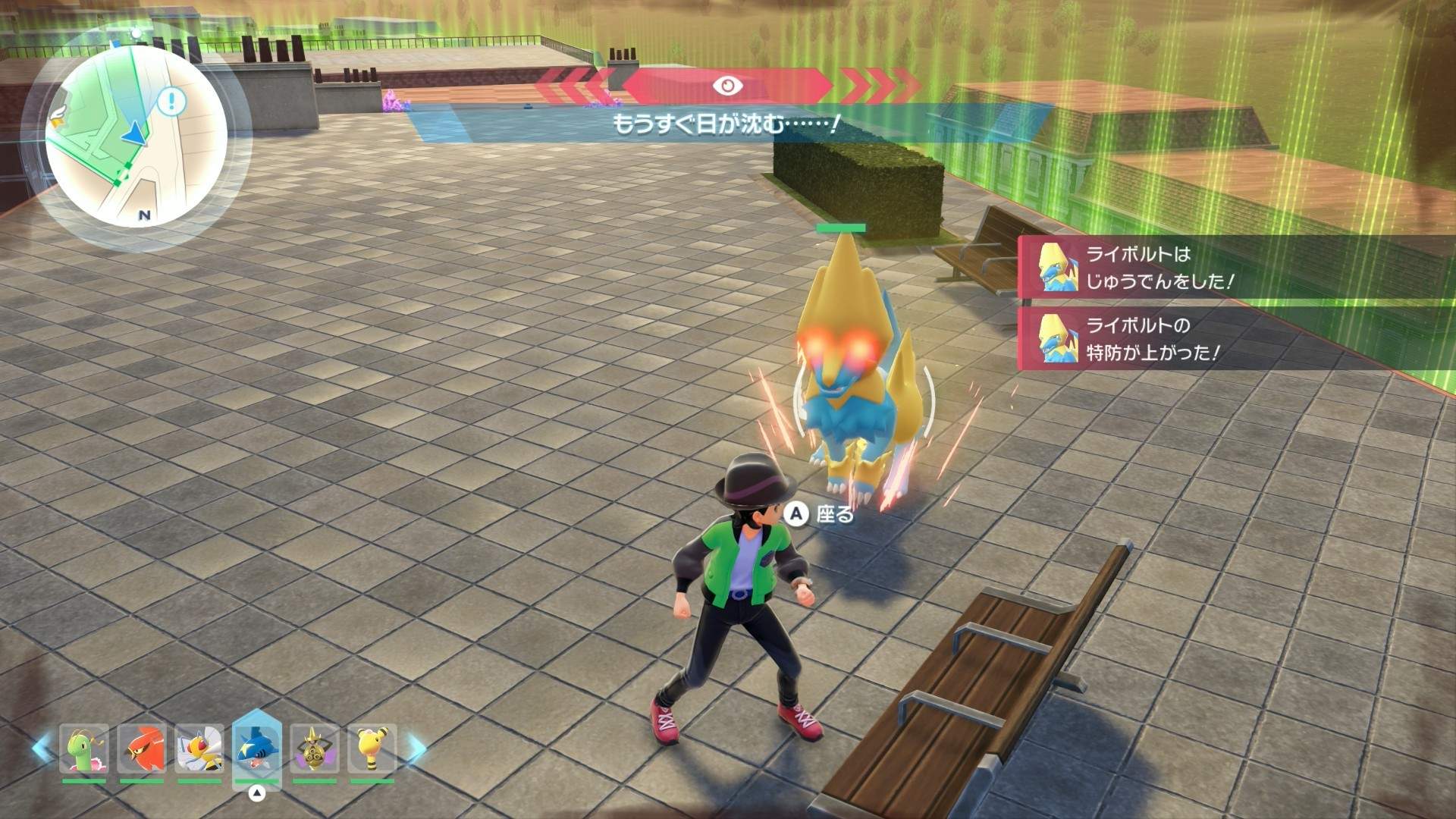This screenshot has height=819, width=1456.
Task: Click the left arrow beside the party bar
Action: [42, 749]
